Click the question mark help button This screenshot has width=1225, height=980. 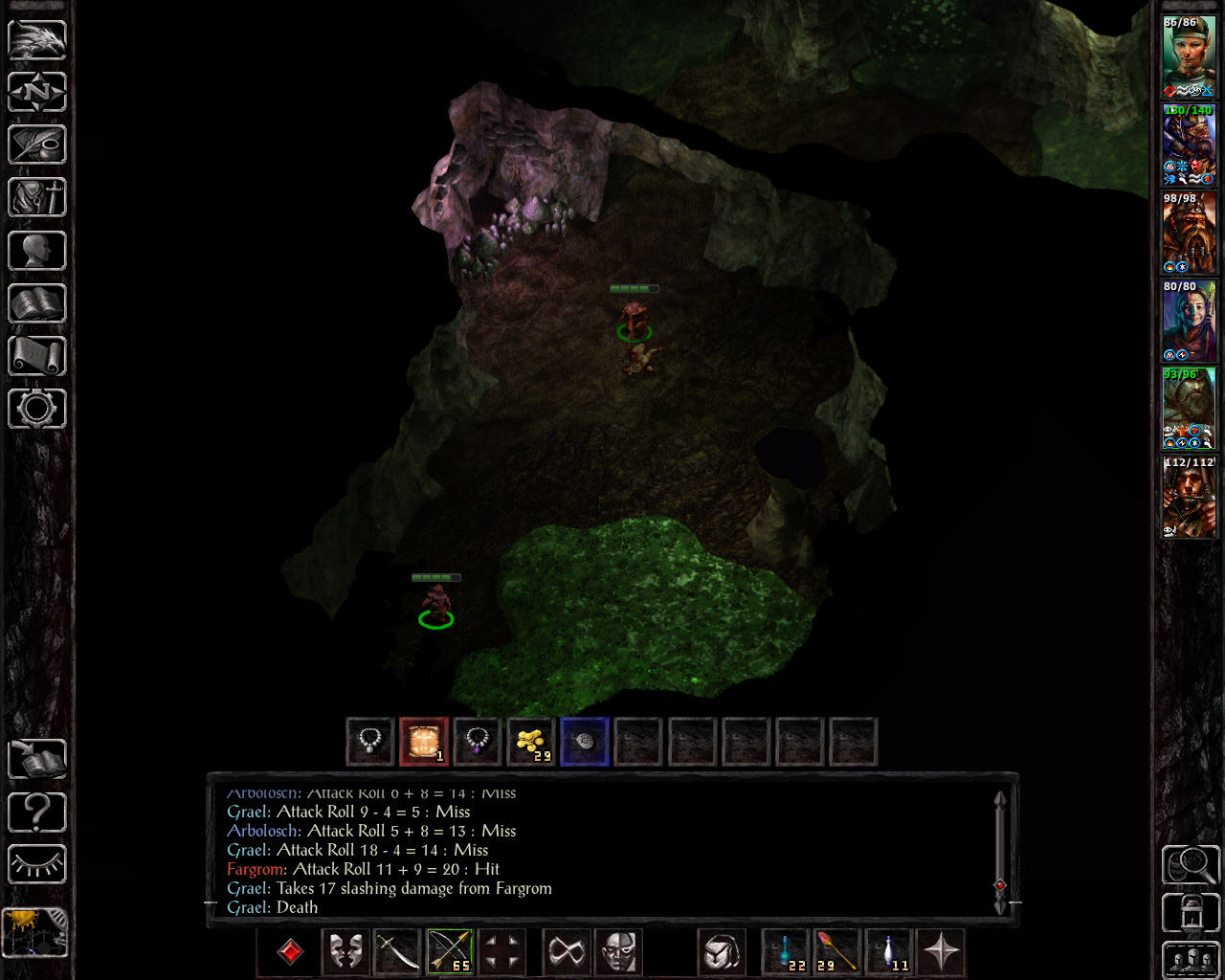(37, 813)
